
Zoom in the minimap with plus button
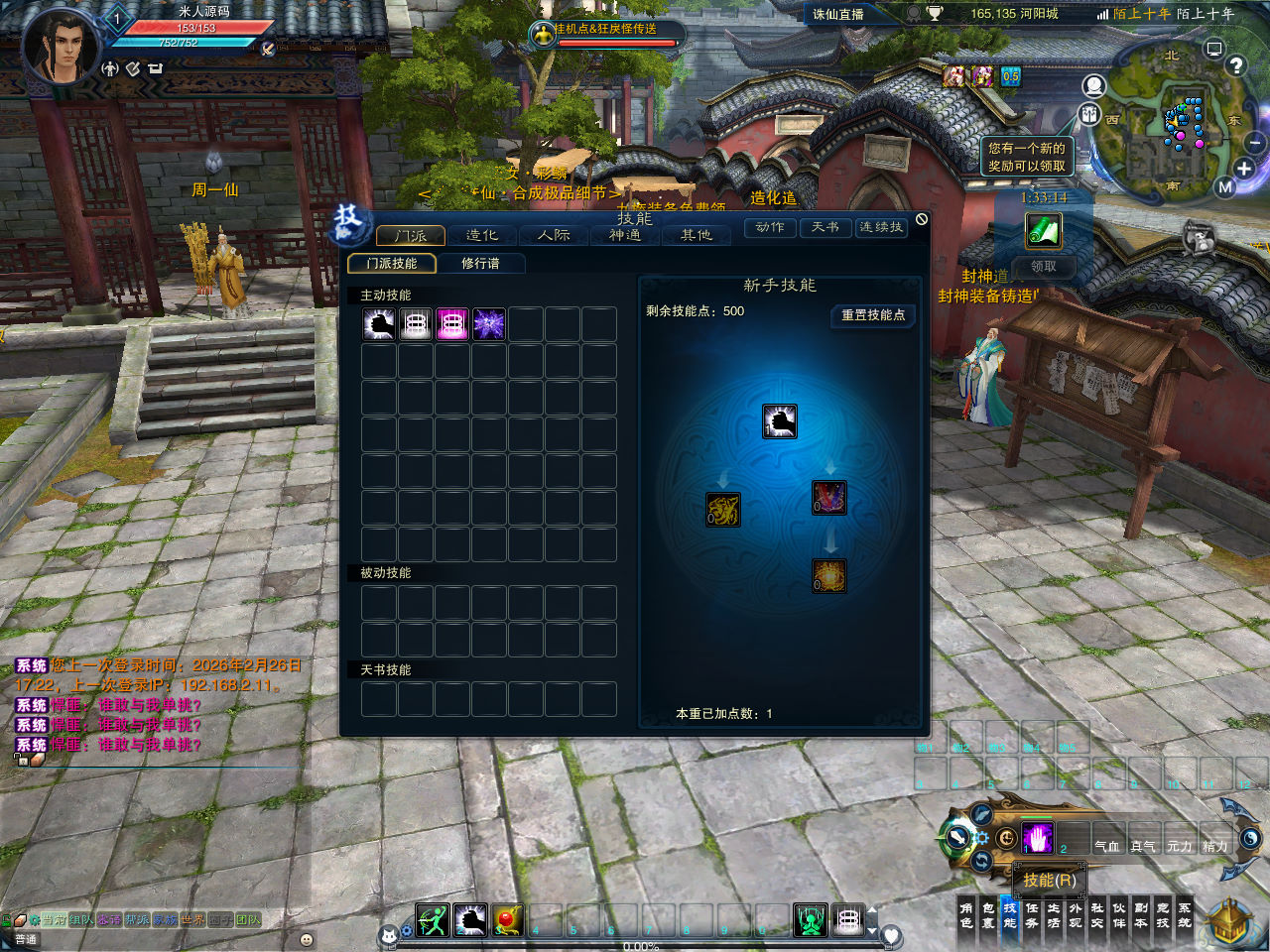(1244, 168)
